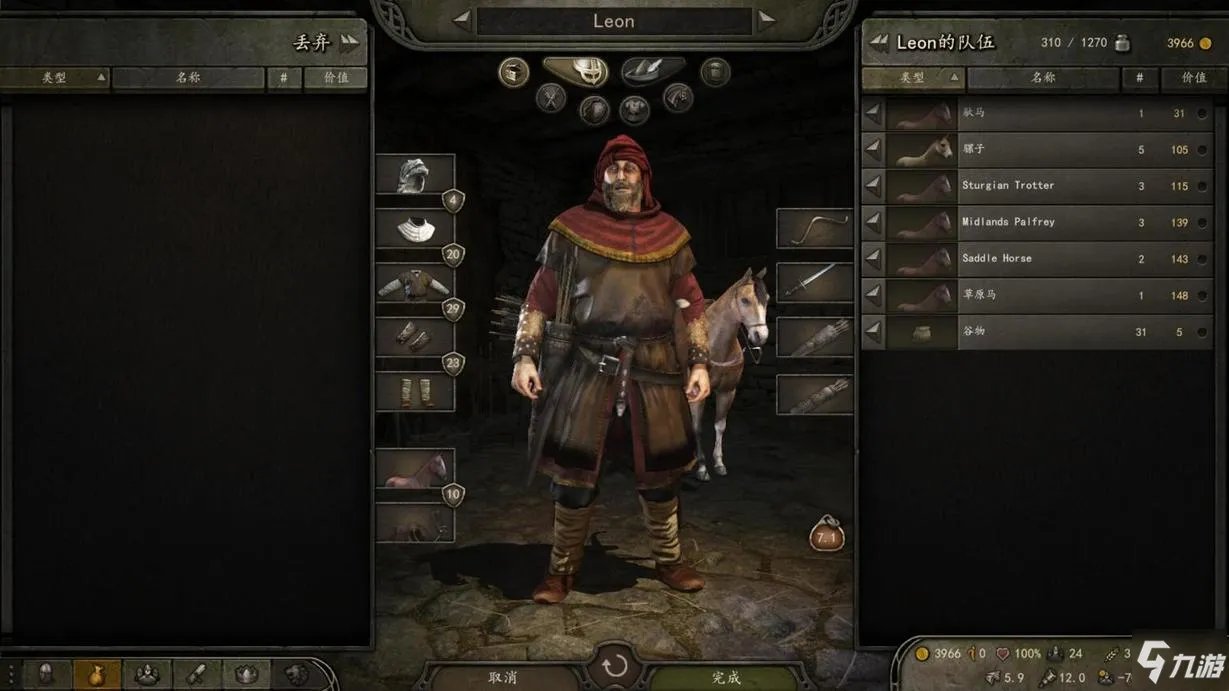This screenshot has width=1229, height=691.
Task: Switch to the previous character arrow beside Leon
Action: pyautogui.click(x=462, y=20)
